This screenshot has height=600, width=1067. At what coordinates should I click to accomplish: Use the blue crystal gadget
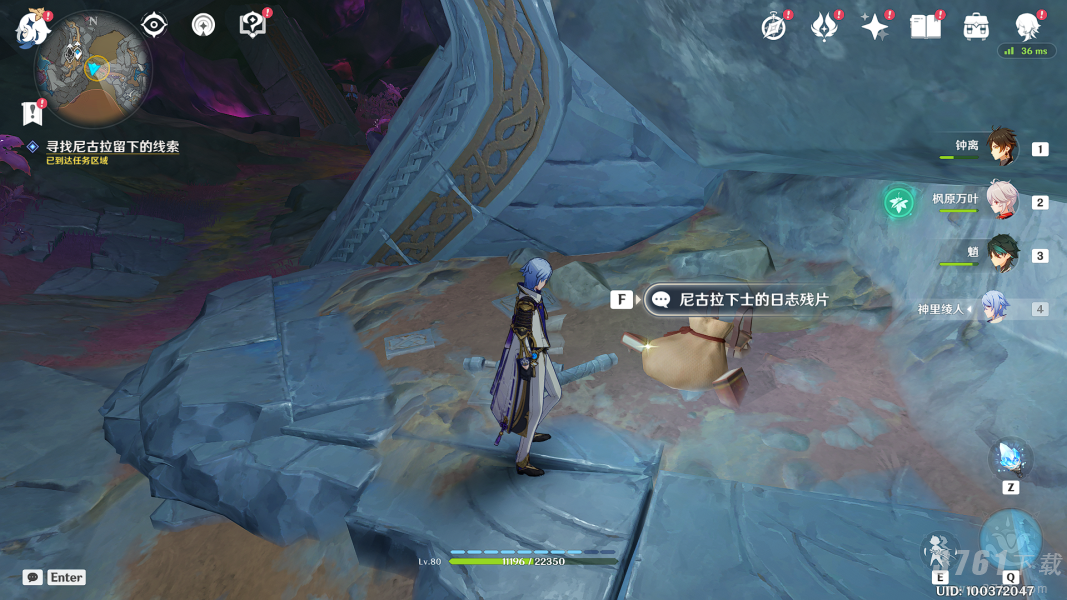coord(1010,459)
